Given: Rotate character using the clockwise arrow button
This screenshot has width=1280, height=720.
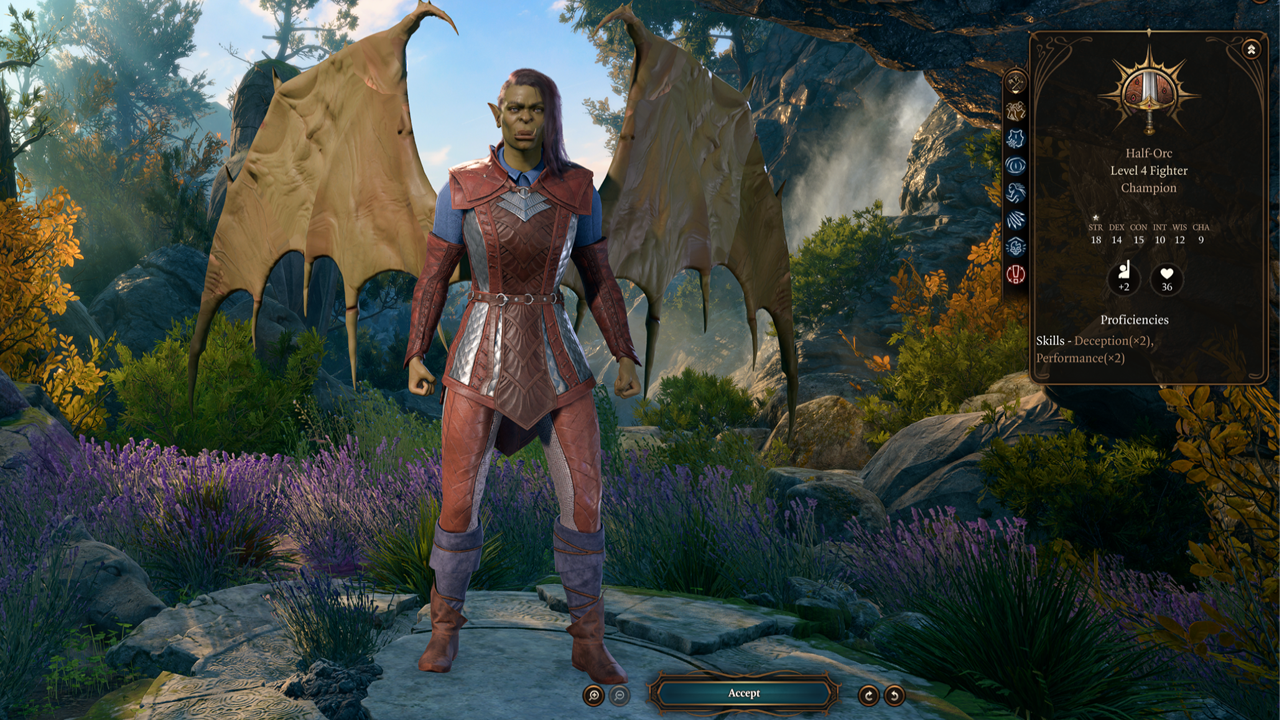Looking at the screenshot, I should coord(869,695).
